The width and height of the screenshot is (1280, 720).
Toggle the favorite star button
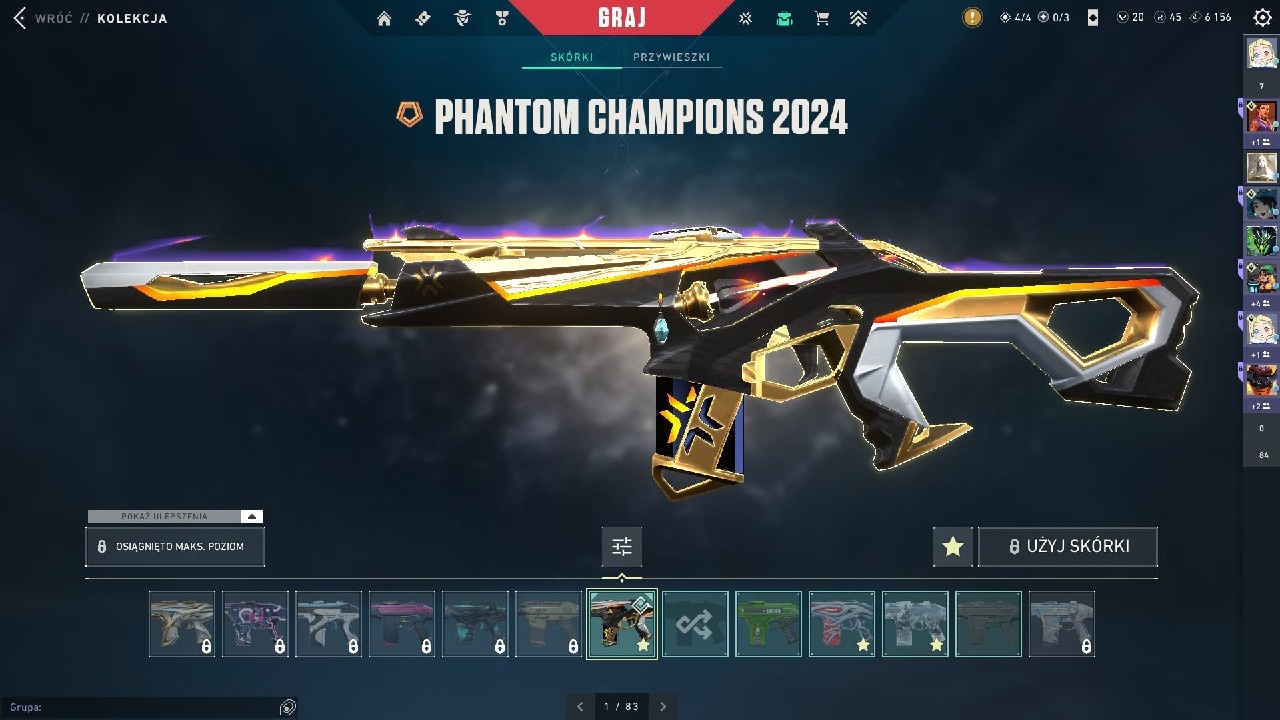953,547
